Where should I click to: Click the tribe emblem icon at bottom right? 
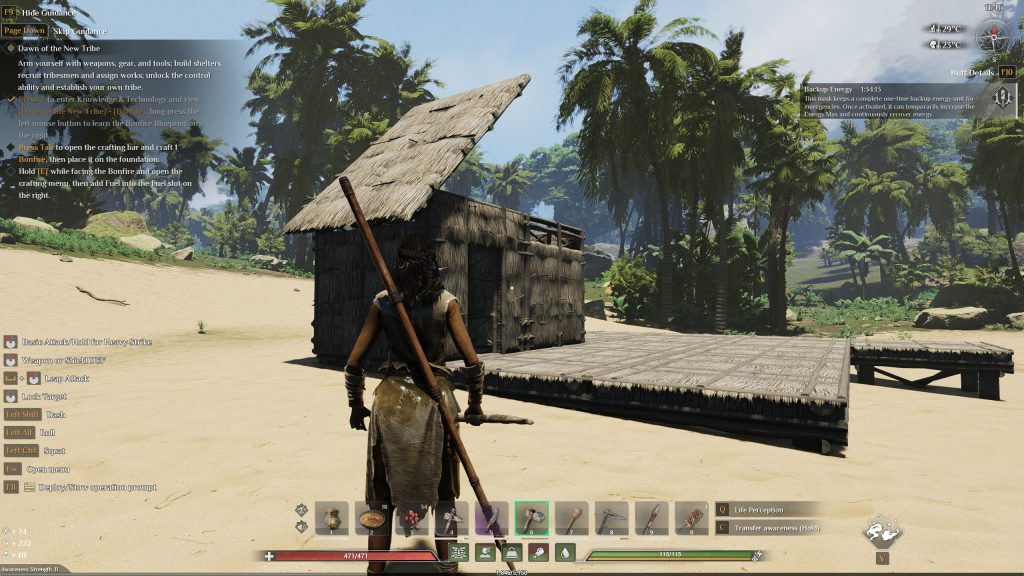click(x=882, y=531)
